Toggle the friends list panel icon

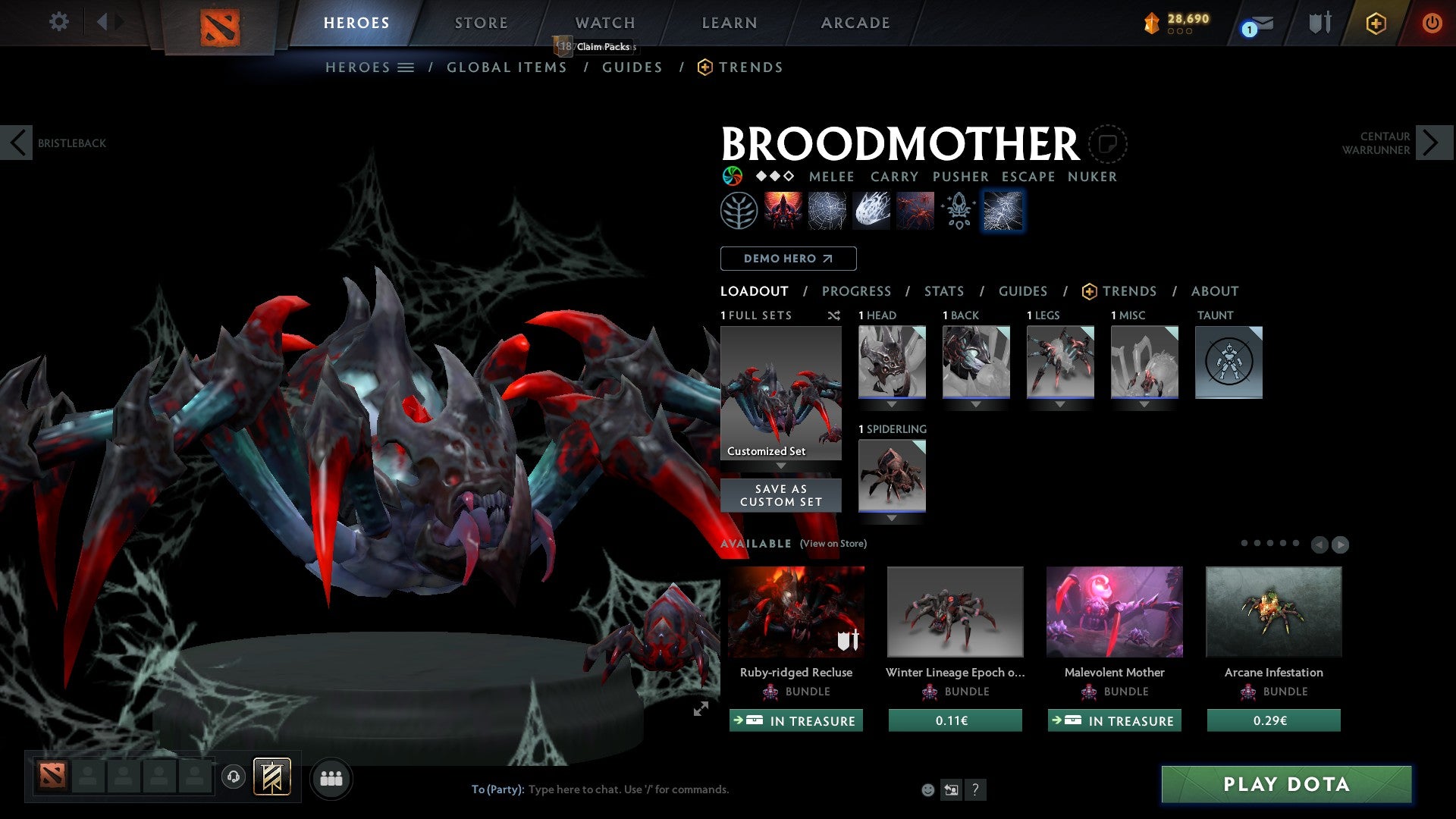331,778
